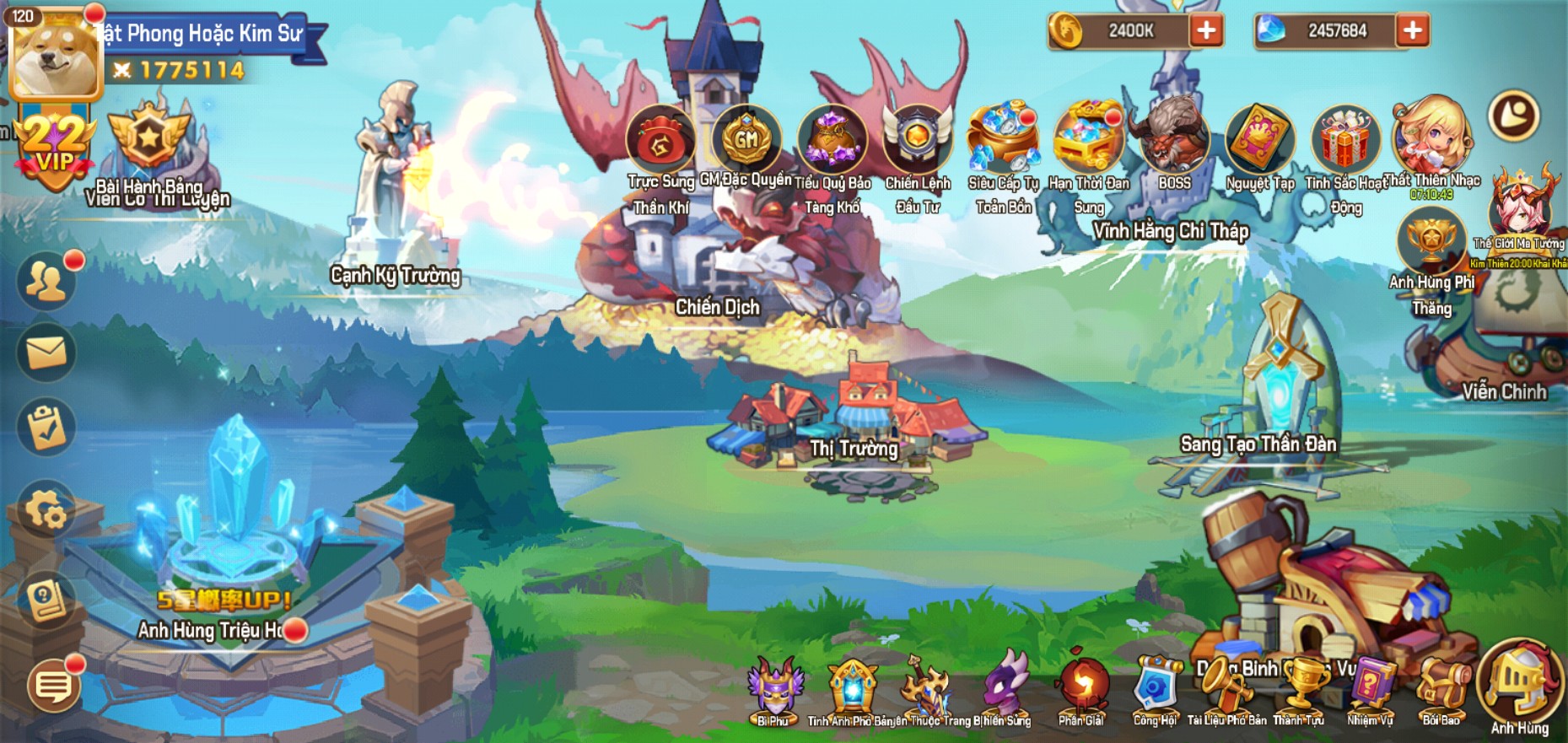Open the Shiba player avatar profile
The width and height of the screenshot is (1568, 743).
(56, 53)
